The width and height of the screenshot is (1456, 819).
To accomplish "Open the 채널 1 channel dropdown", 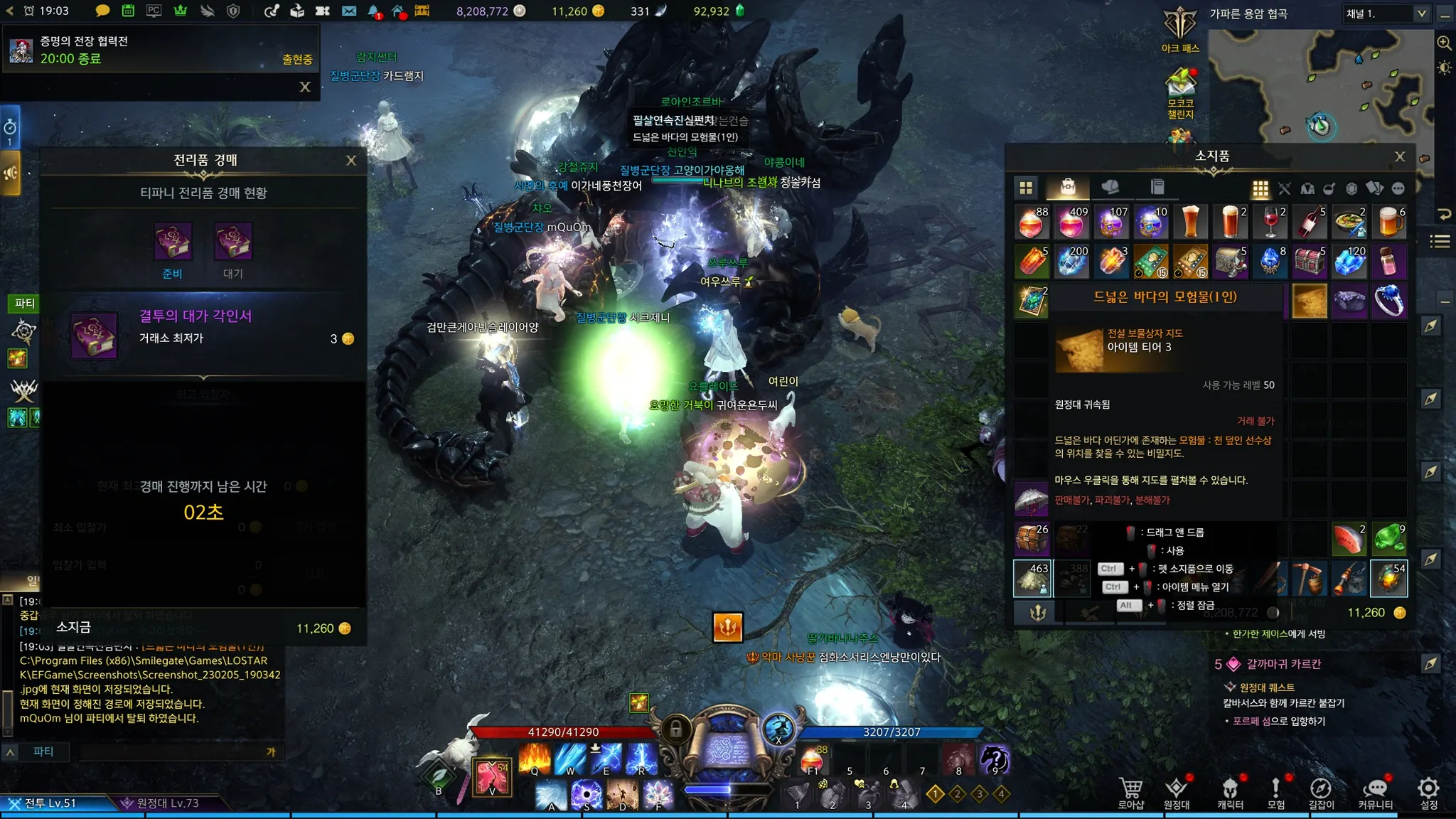I will tap(1386, 14).
